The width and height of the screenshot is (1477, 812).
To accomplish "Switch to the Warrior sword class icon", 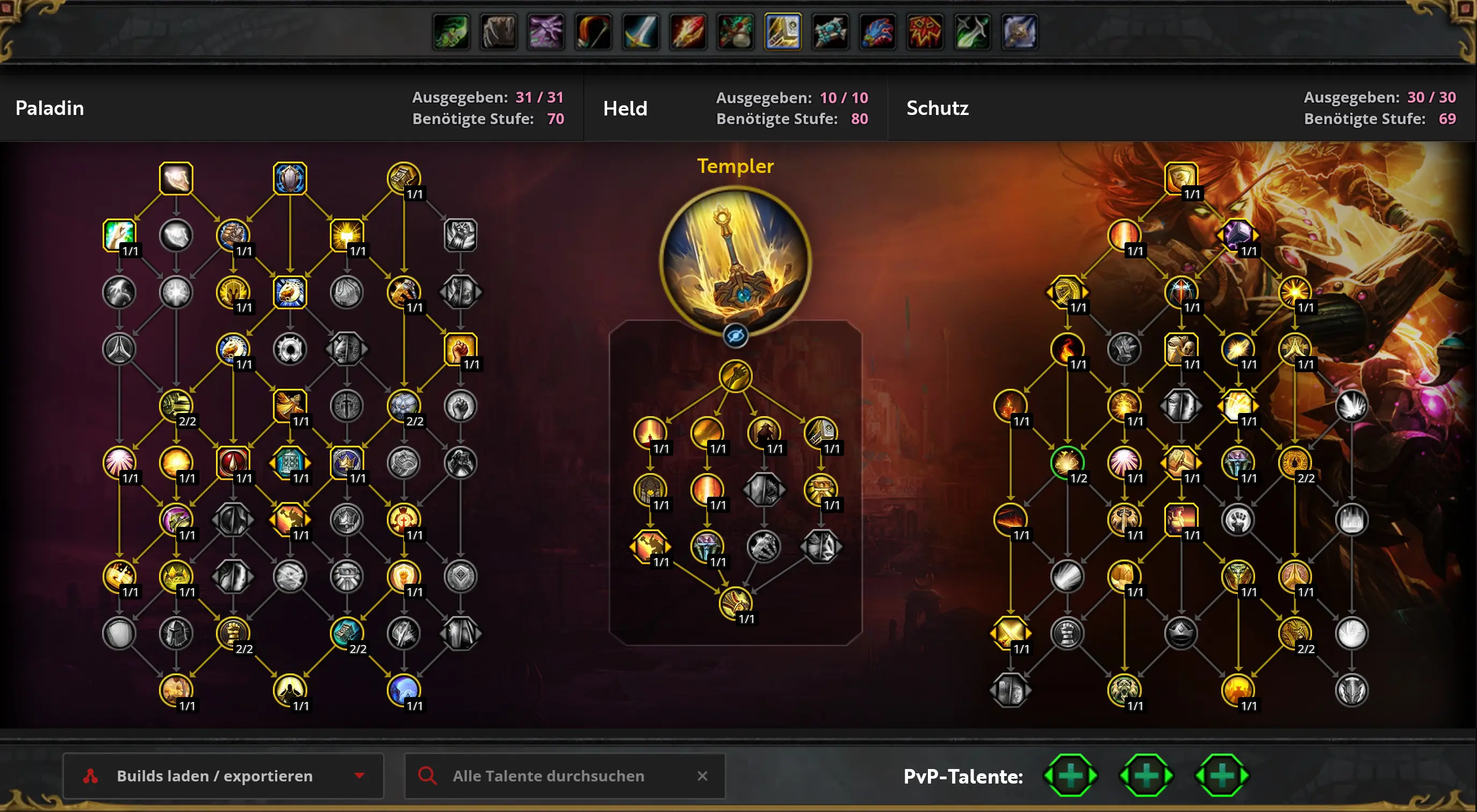I will pos(640,32).
